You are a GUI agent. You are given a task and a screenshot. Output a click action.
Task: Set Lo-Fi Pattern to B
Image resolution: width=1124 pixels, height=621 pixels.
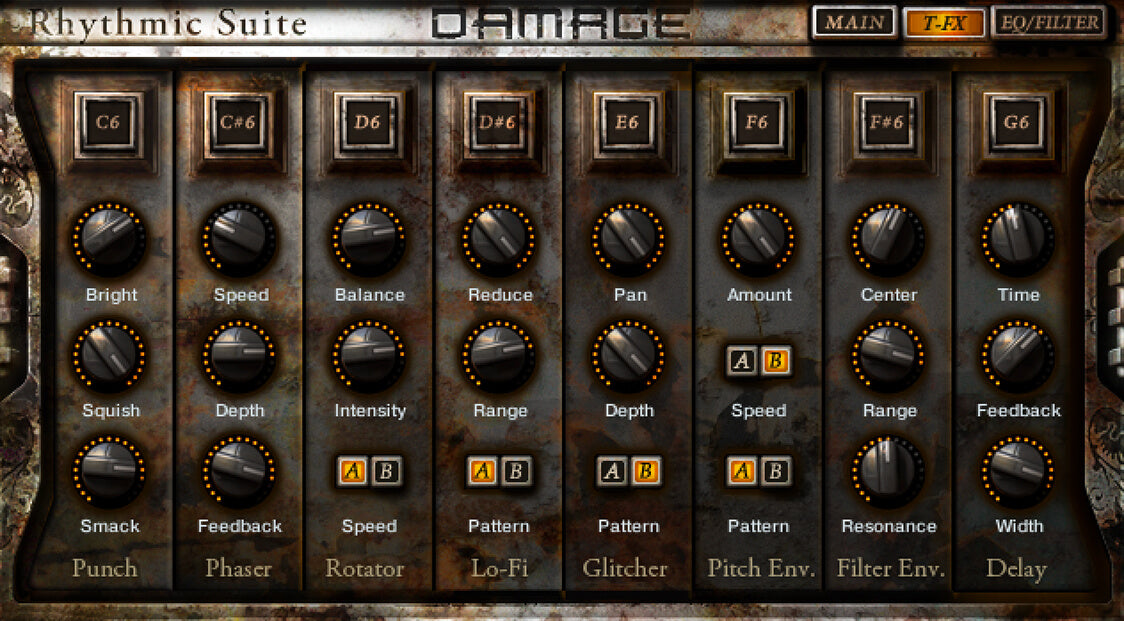[x=516, y=471]
